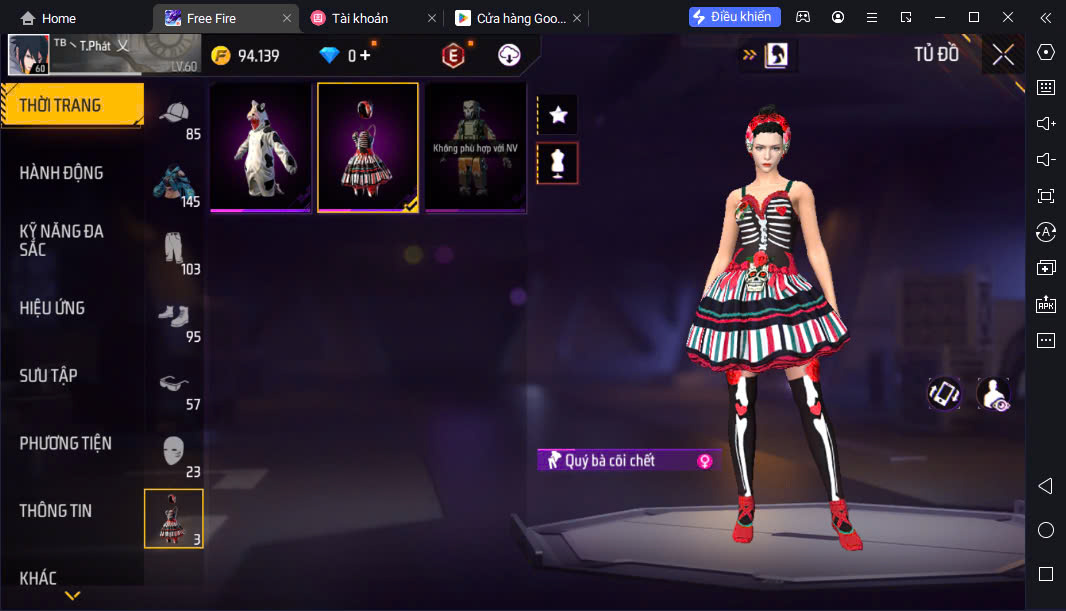This screenshot has height=611, width=1066.
Task: Select the cap headwear subcategory
Action: point(174,116)
